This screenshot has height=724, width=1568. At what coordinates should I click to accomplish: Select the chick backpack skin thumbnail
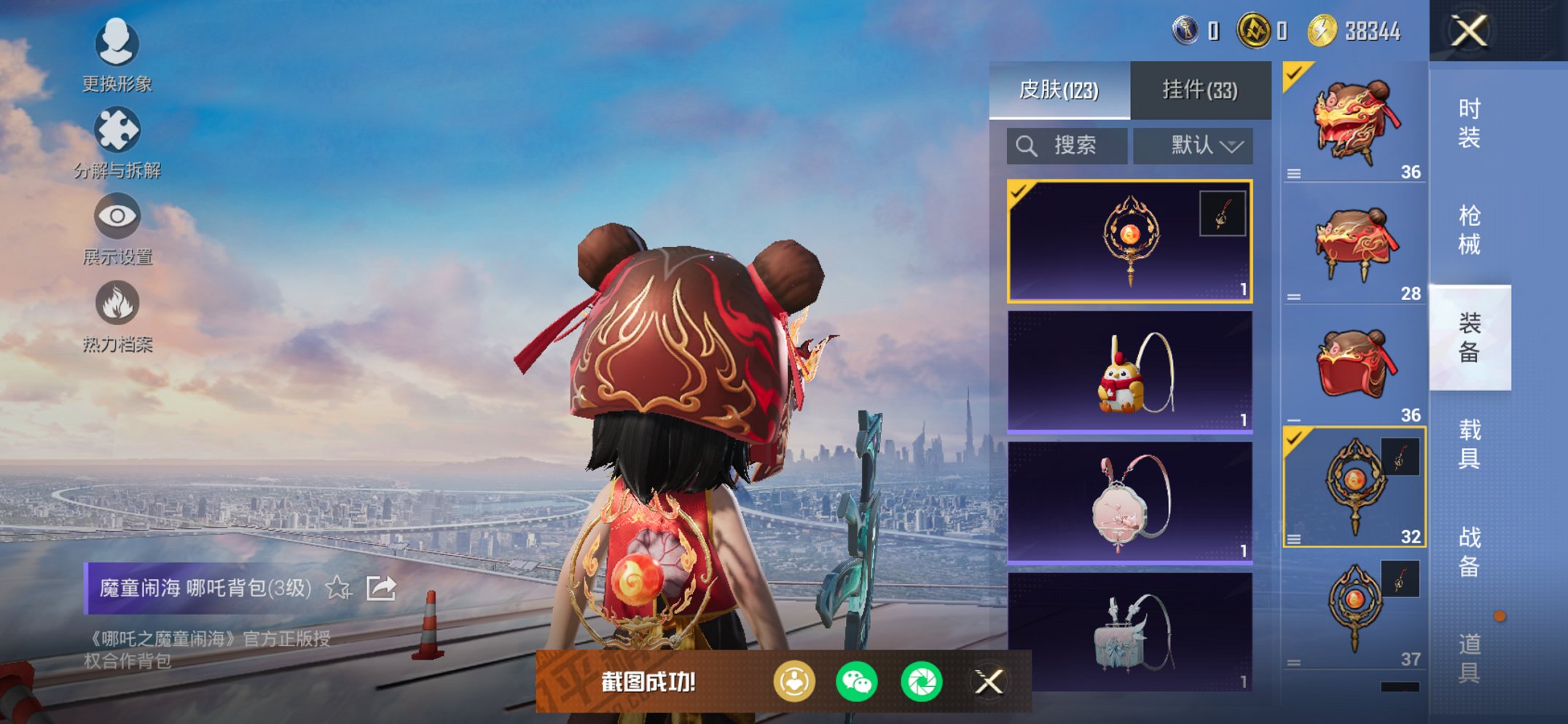(1128, 371)
